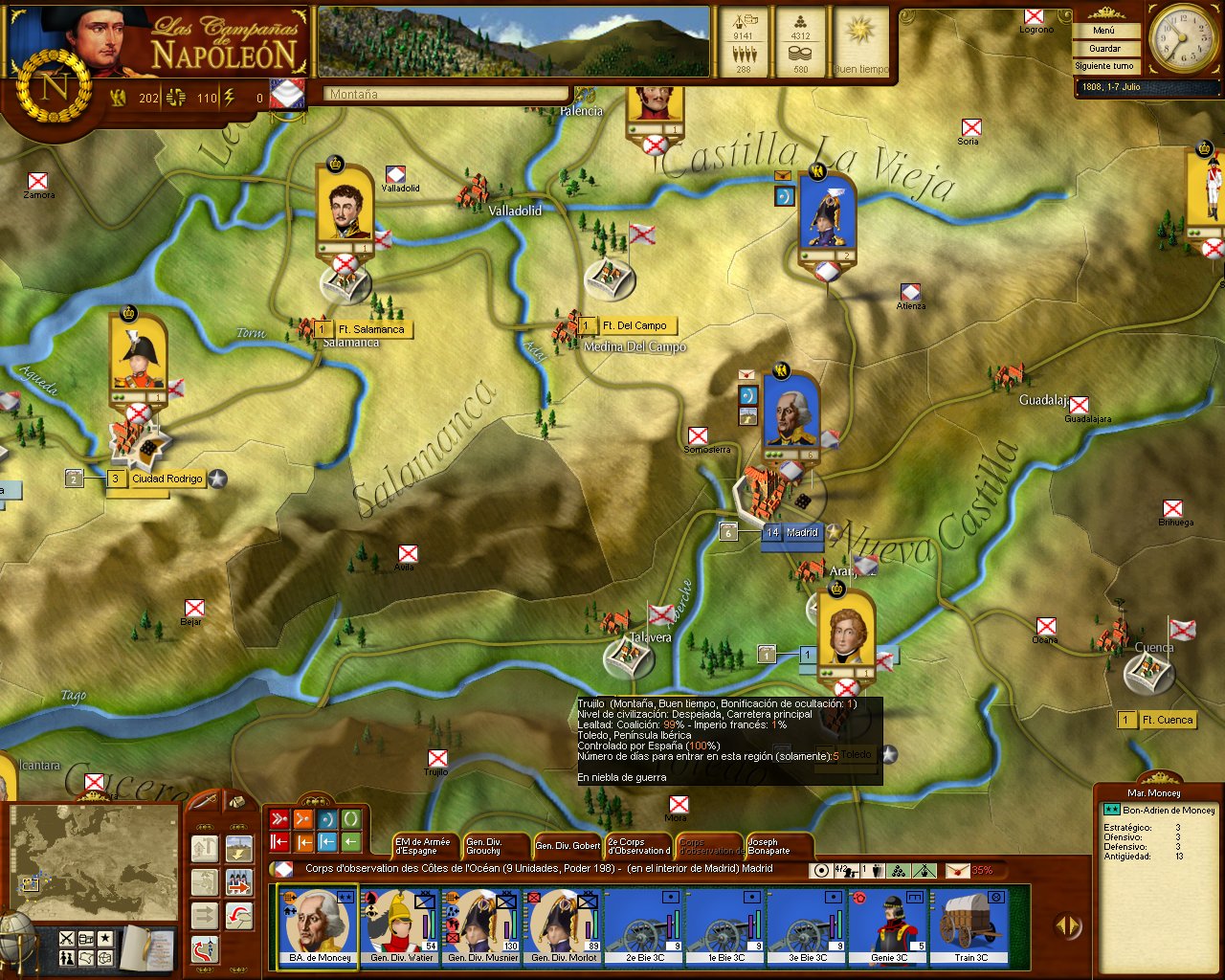
Task: End the turn with Siguiente turno
Action: point(1104,66)
